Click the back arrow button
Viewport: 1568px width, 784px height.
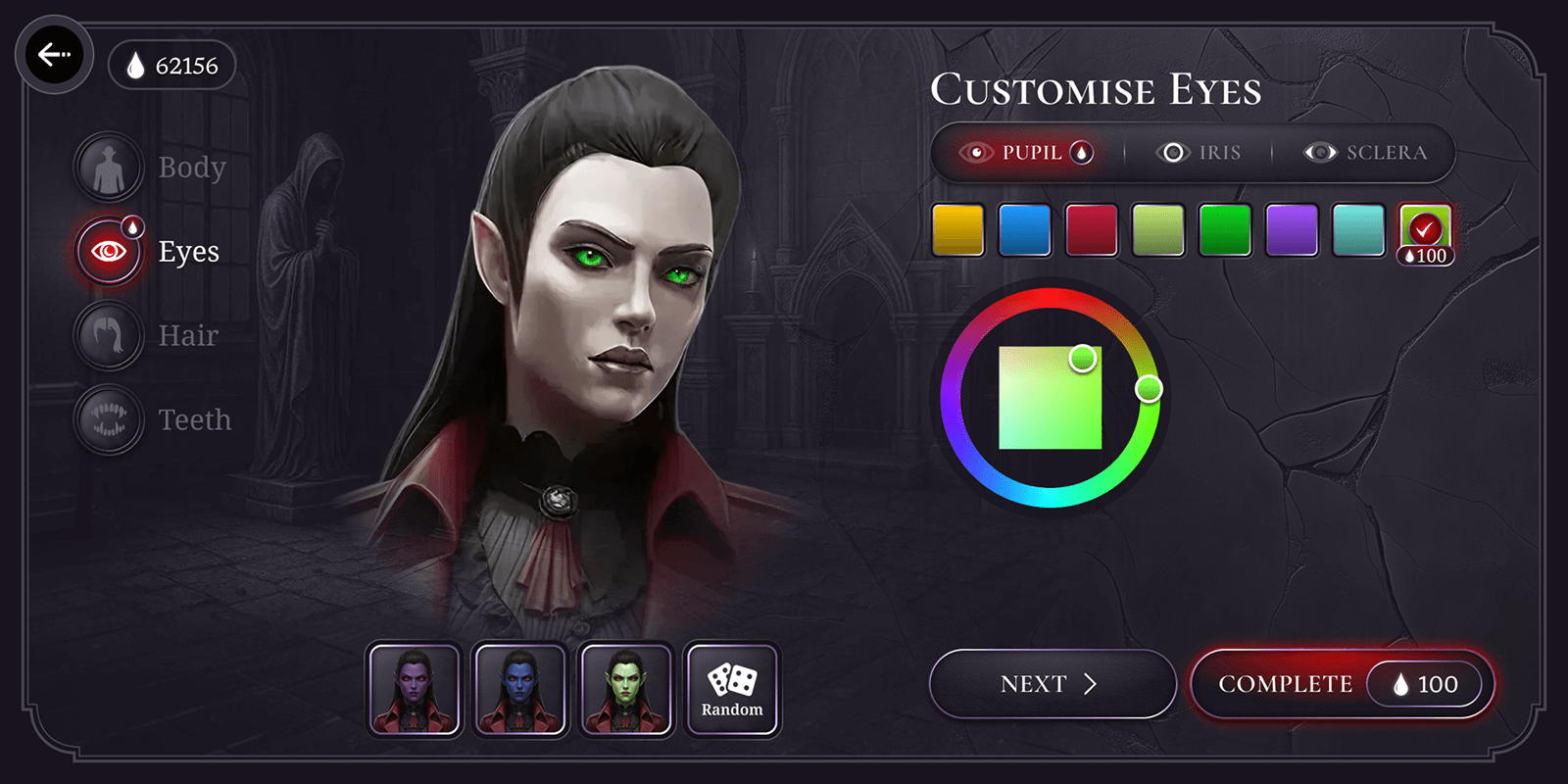coord(55,55)
